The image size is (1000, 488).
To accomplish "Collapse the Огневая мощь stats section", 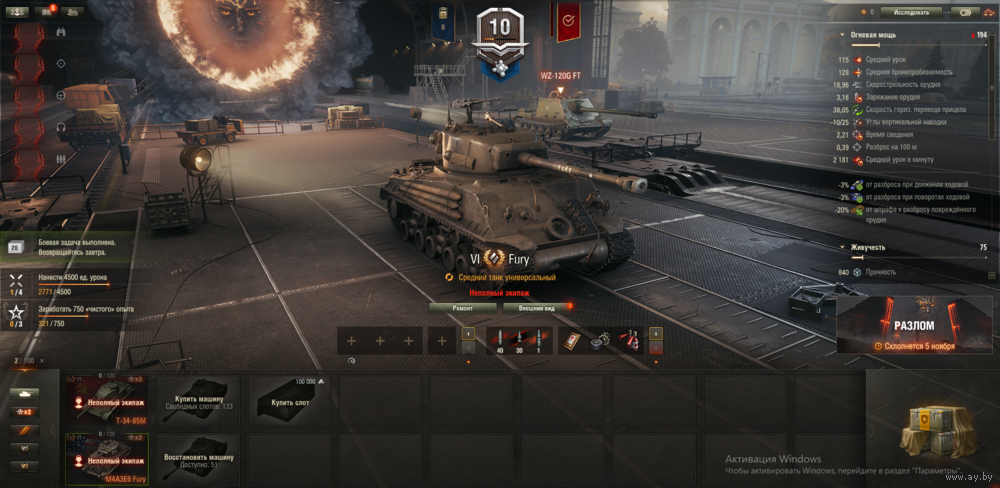I will click(844, 34).
